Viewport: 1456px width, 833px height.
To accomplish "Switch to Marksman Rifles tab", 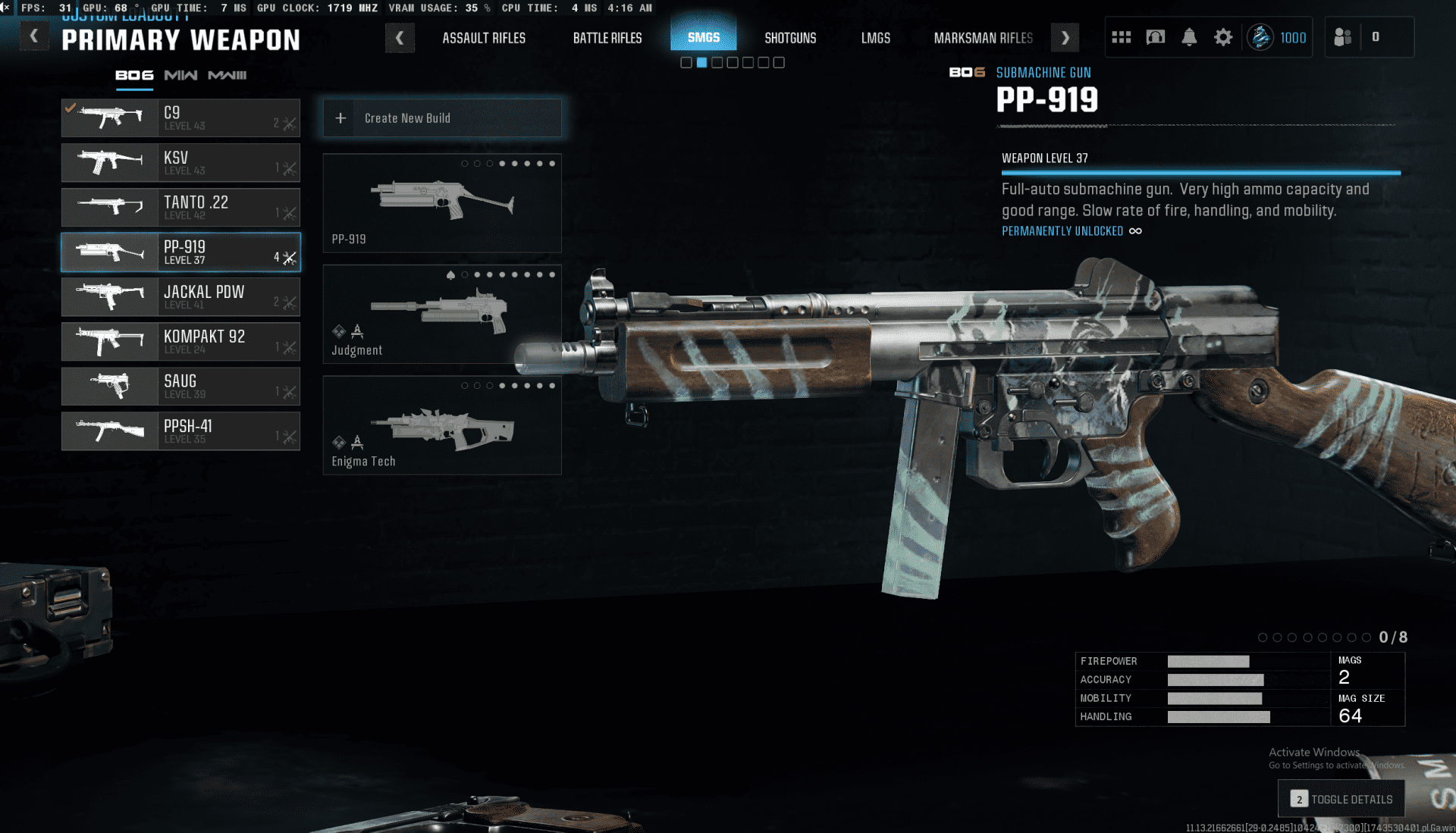I will click(x=983, y=38).
